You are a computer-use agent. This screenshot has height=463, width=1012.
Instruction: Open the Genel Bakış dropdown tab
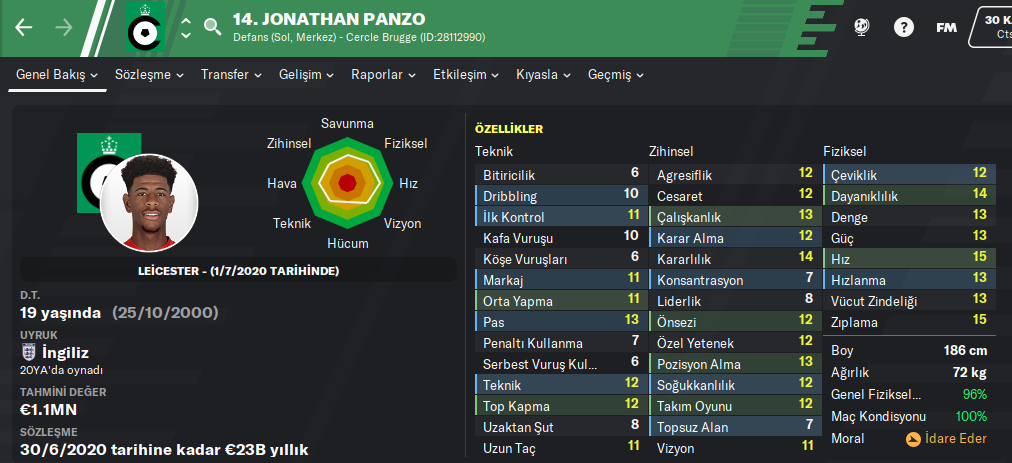pyautogui.click(x=57, y=75)
